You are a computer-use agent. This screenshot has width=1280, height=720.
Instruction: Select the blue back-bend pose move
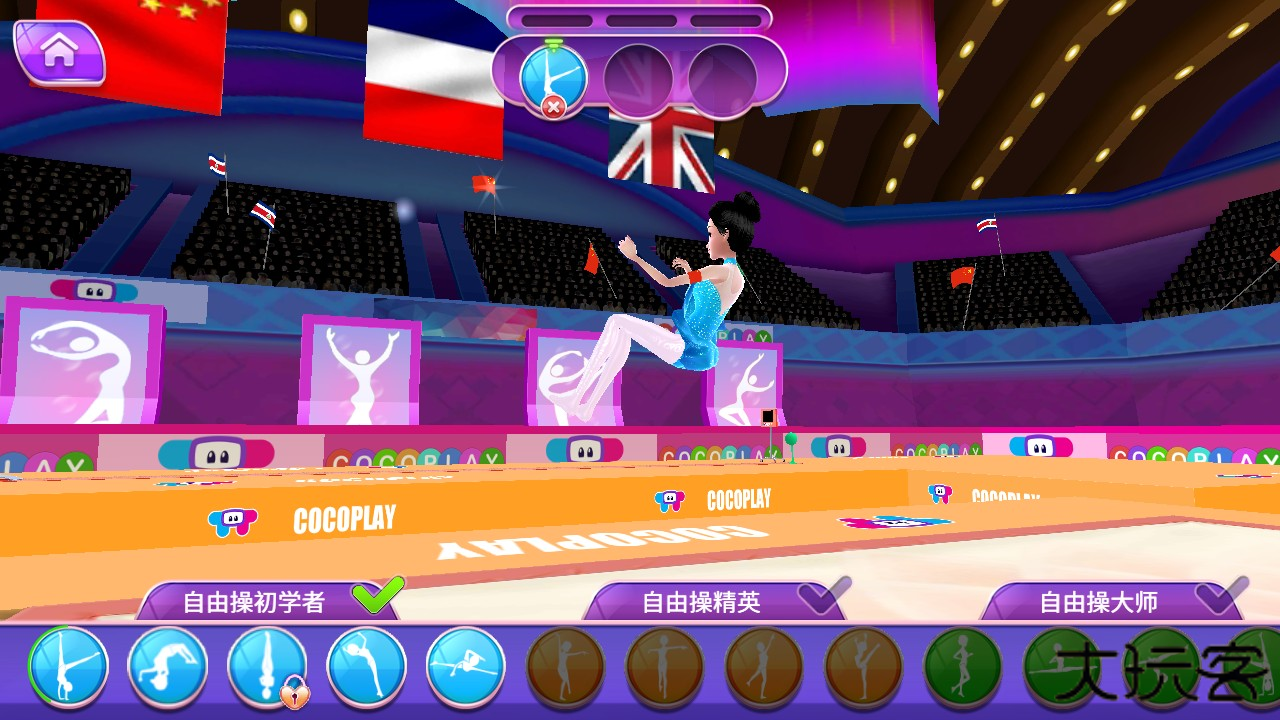tap(367, 666)
